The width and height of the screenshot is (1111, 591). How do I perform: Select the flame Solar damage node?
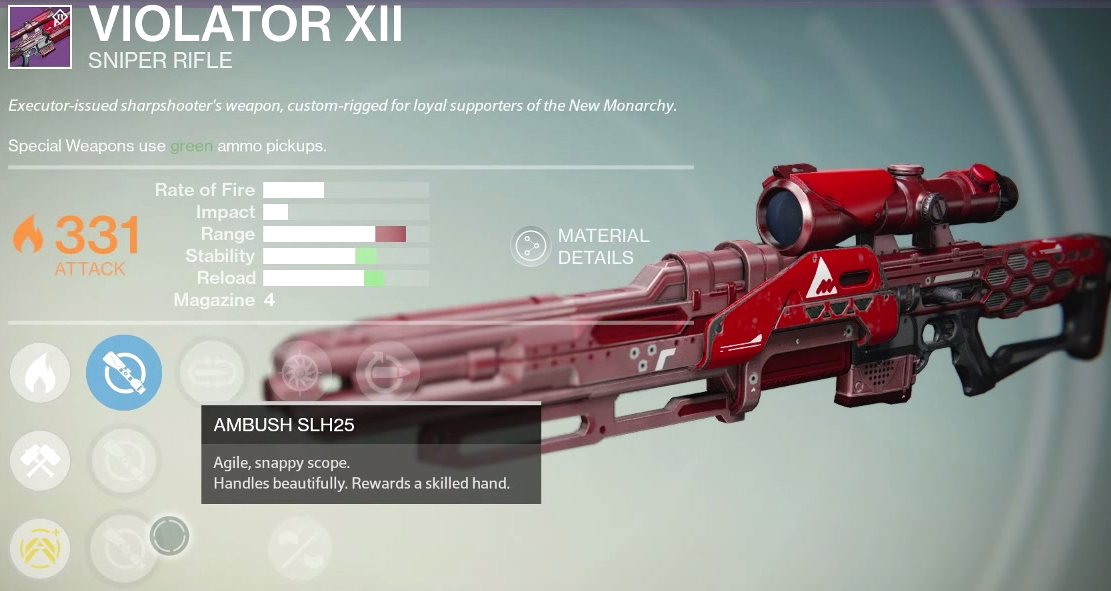pos(41,374)
